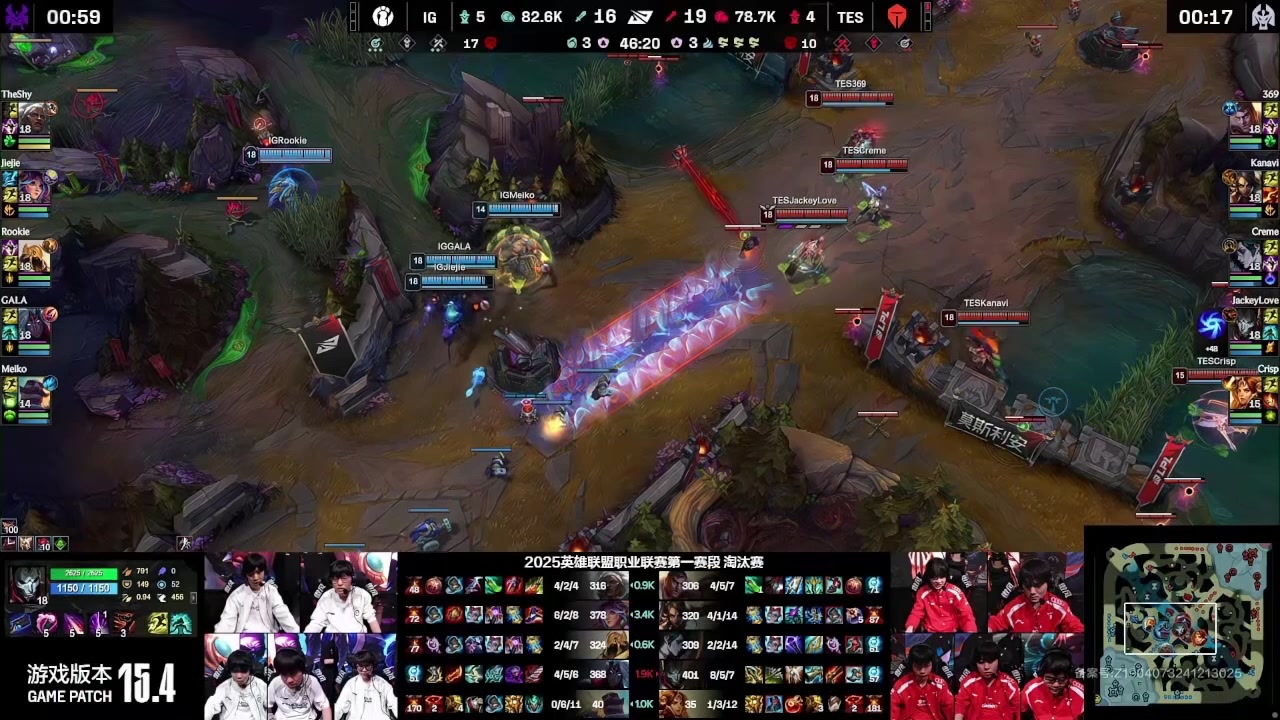This screenshot has width=1280, height=720.
Task: Click the yellow Flash summoner spell
Action: pyautogui.click(x=159, y=625)
